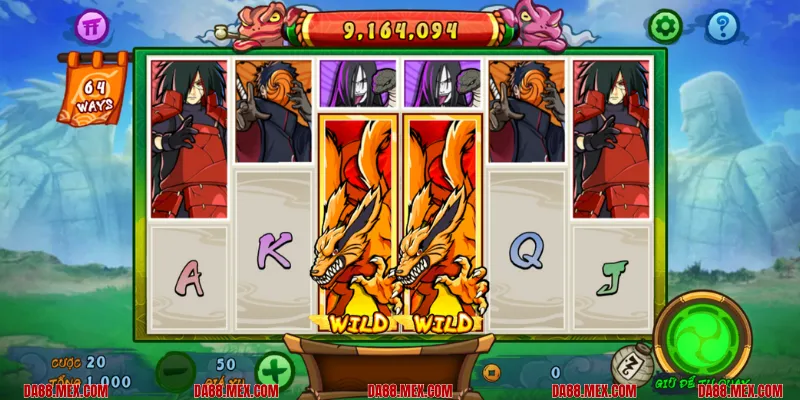Open settings with the green gear icon
This screenshot has height=400, width=800.
pos(664,26)
